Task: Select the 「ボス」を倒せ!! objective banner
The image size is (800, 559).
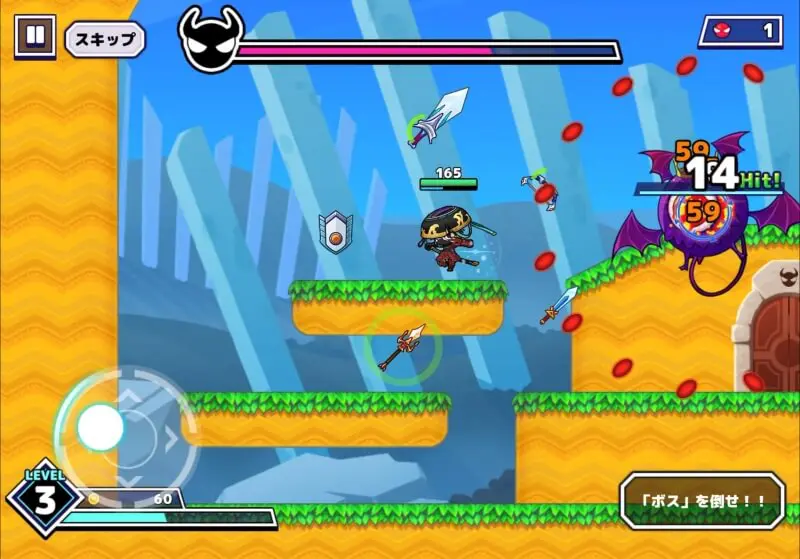Action: pyautogui.click(x=701, y=500)
